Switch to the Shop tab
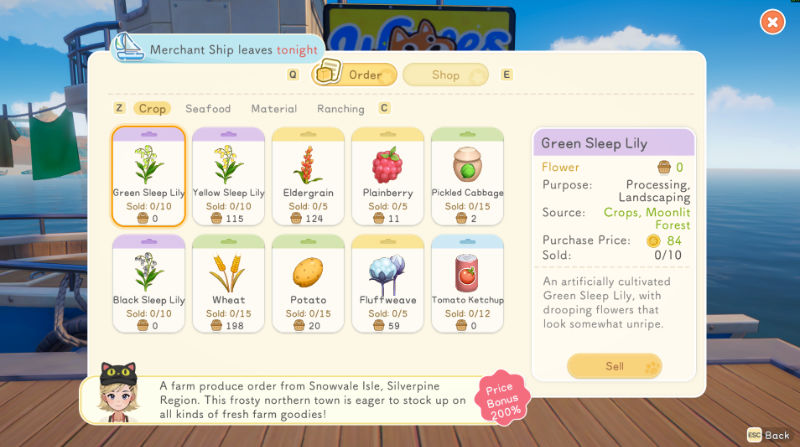This screenshot has width=800, height=447. pyautogui.click(x=446, y=75)
